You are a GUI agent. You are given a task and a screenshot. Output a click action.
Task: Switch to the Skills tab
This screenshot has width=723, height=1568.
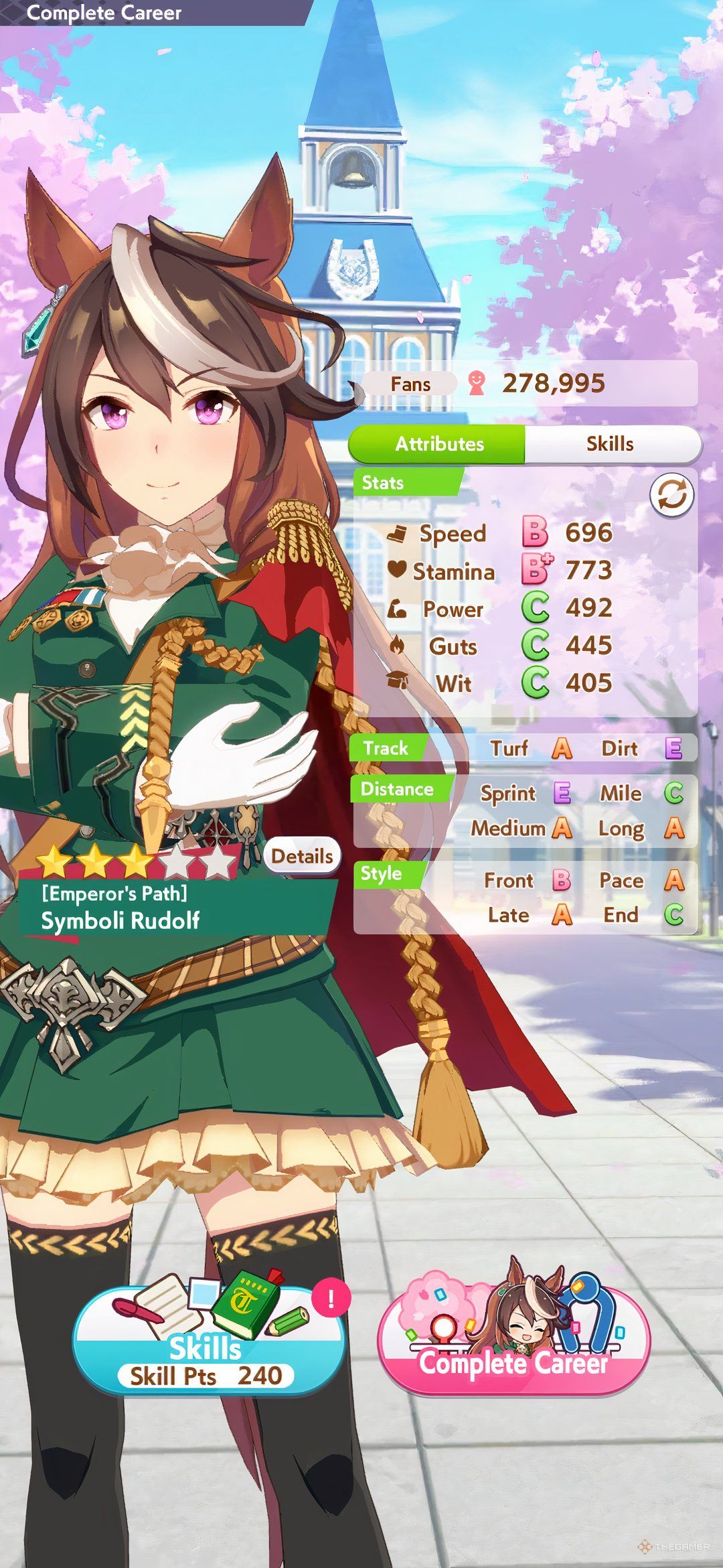tap(610, 443)
